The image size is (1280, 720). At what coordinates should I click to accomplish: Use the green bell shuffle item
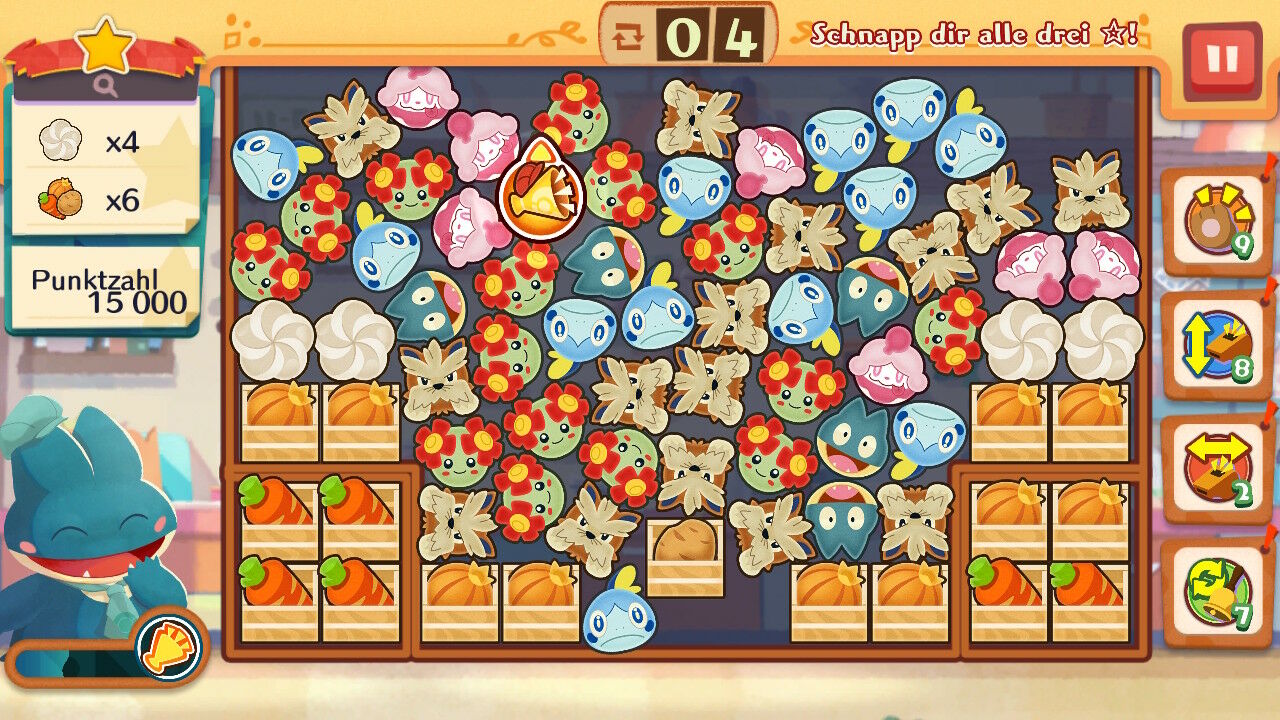pyautogui.click(x=1214, y=592)
